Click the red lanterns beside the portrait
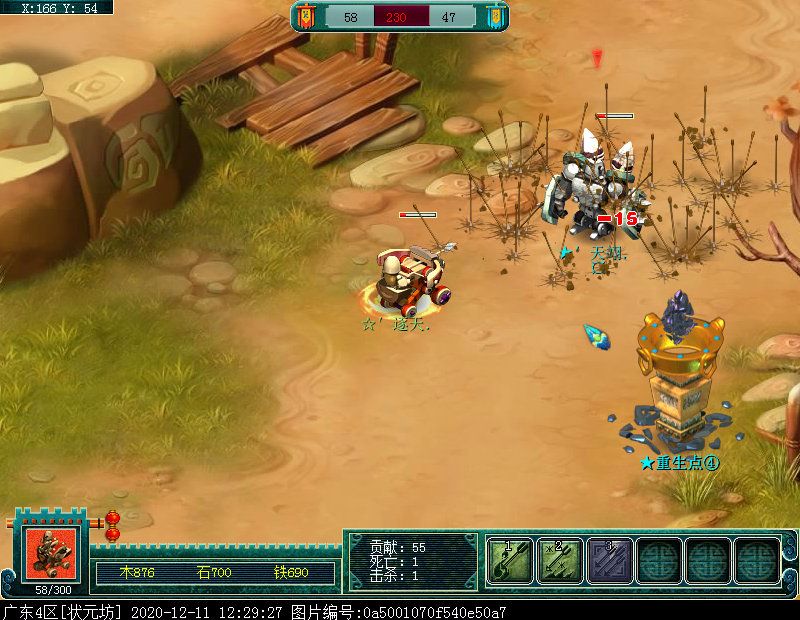 pos(112,526)
